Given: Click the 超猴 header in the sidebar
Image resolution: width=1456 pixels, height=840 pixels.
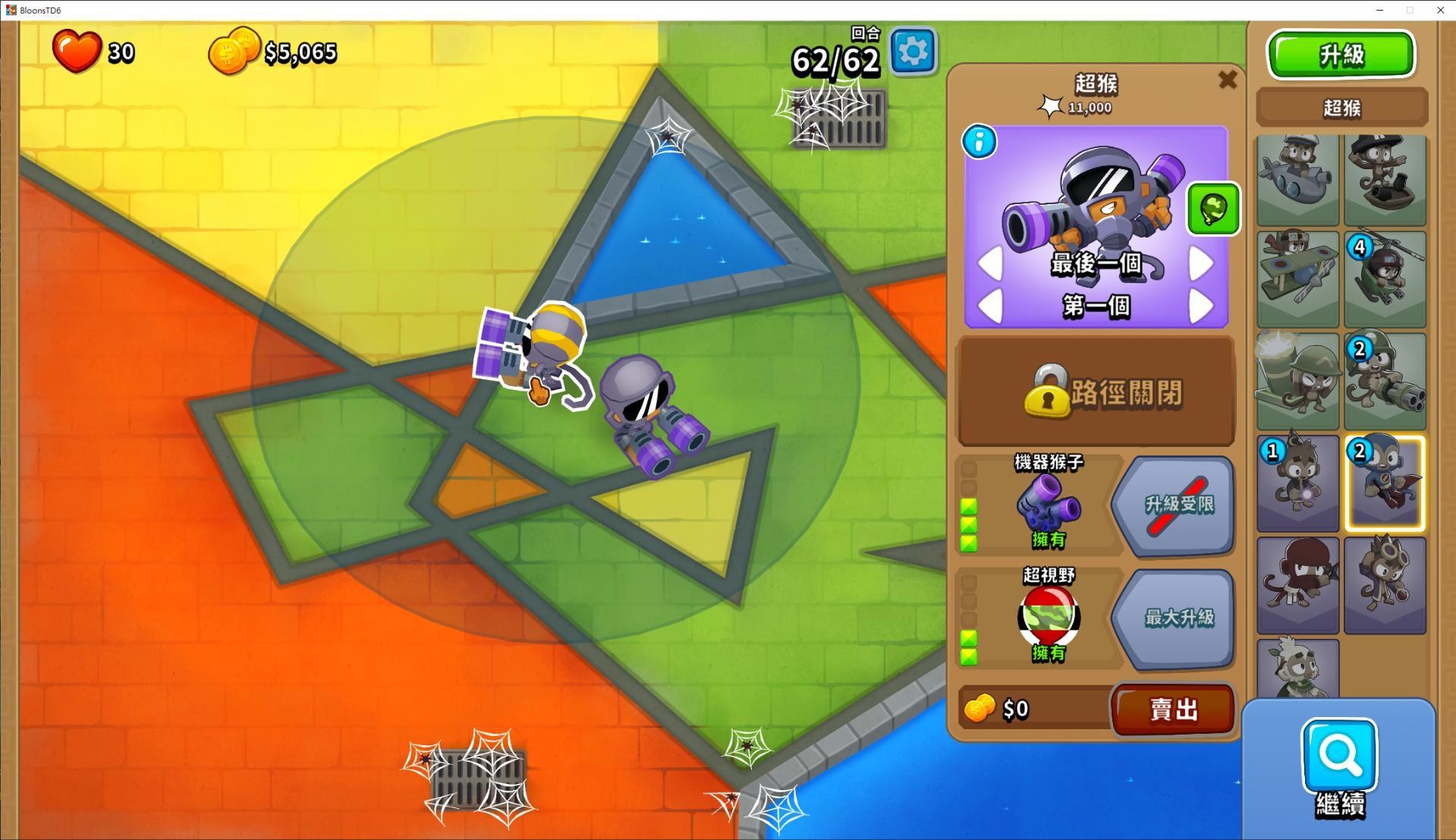Looking at the screenshot, I should pos(1340,107).
